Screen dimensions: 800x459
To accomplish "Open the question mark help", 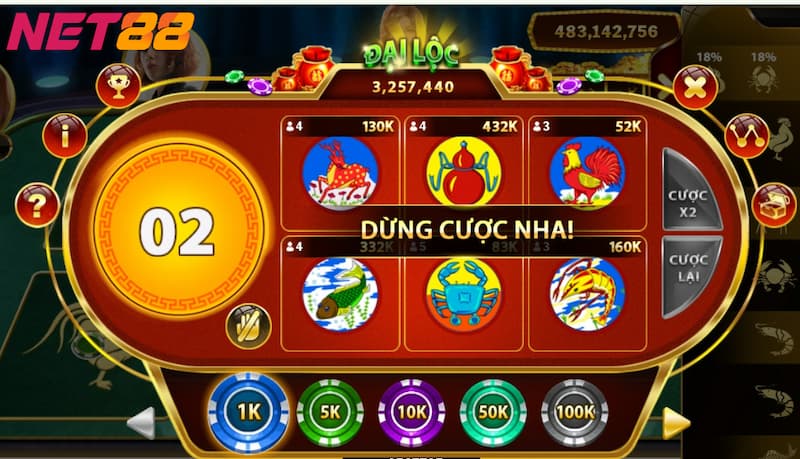I will [x=37, y=206].
